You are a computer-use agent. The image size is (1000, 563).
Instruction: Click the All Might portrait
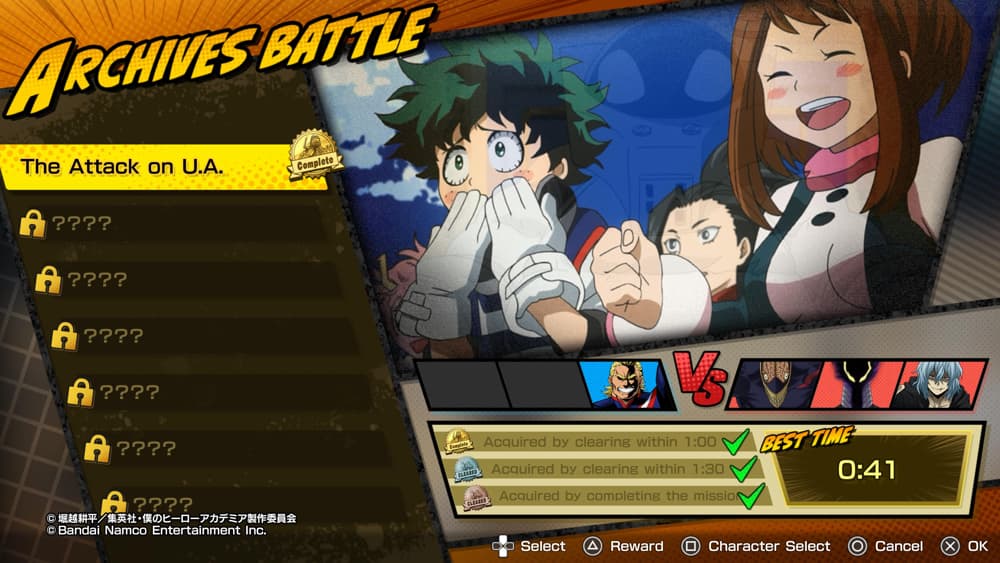pos(622,385)
